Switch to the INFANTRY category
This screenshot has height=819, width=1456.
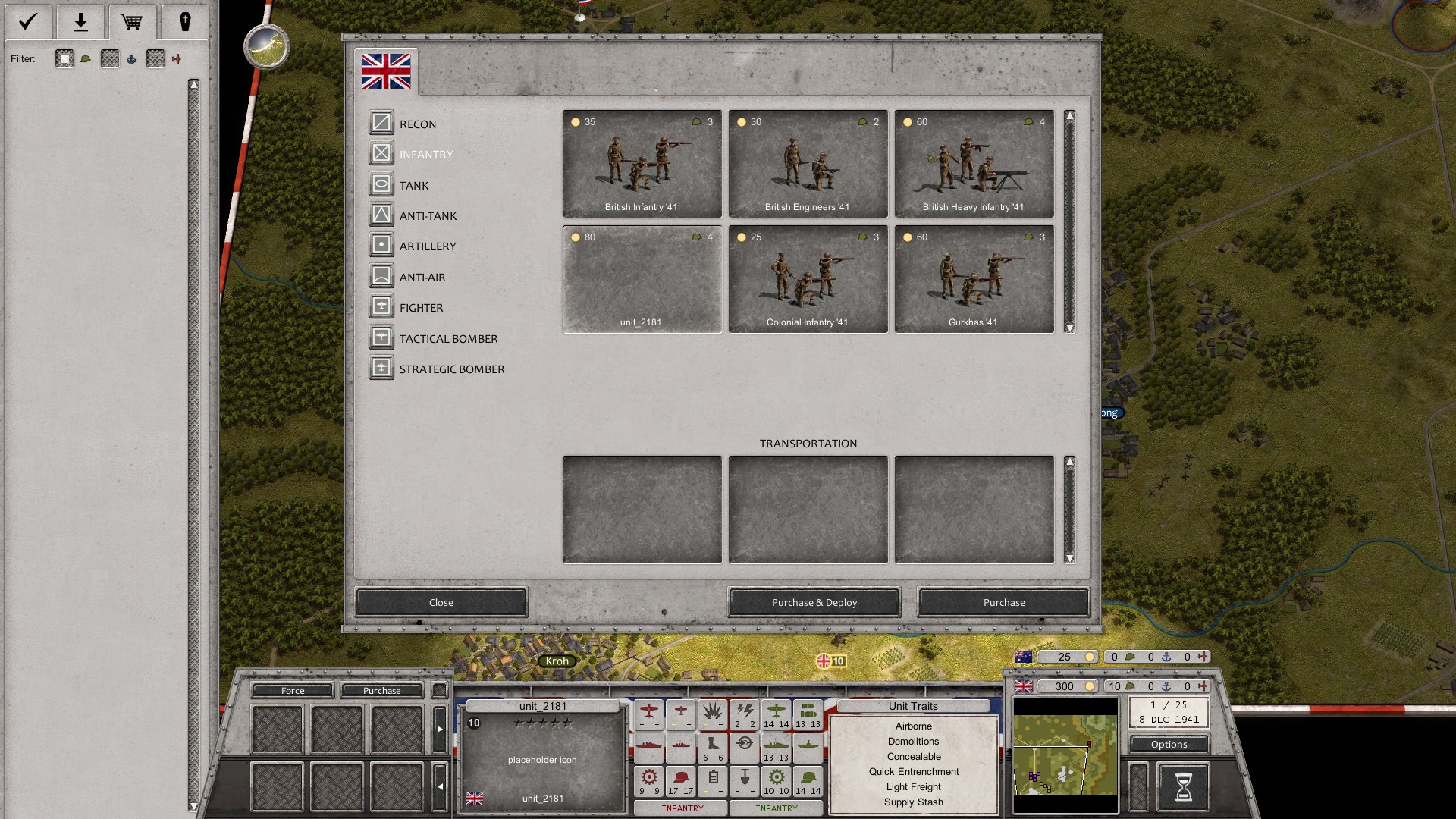click(x=381, y=153)
